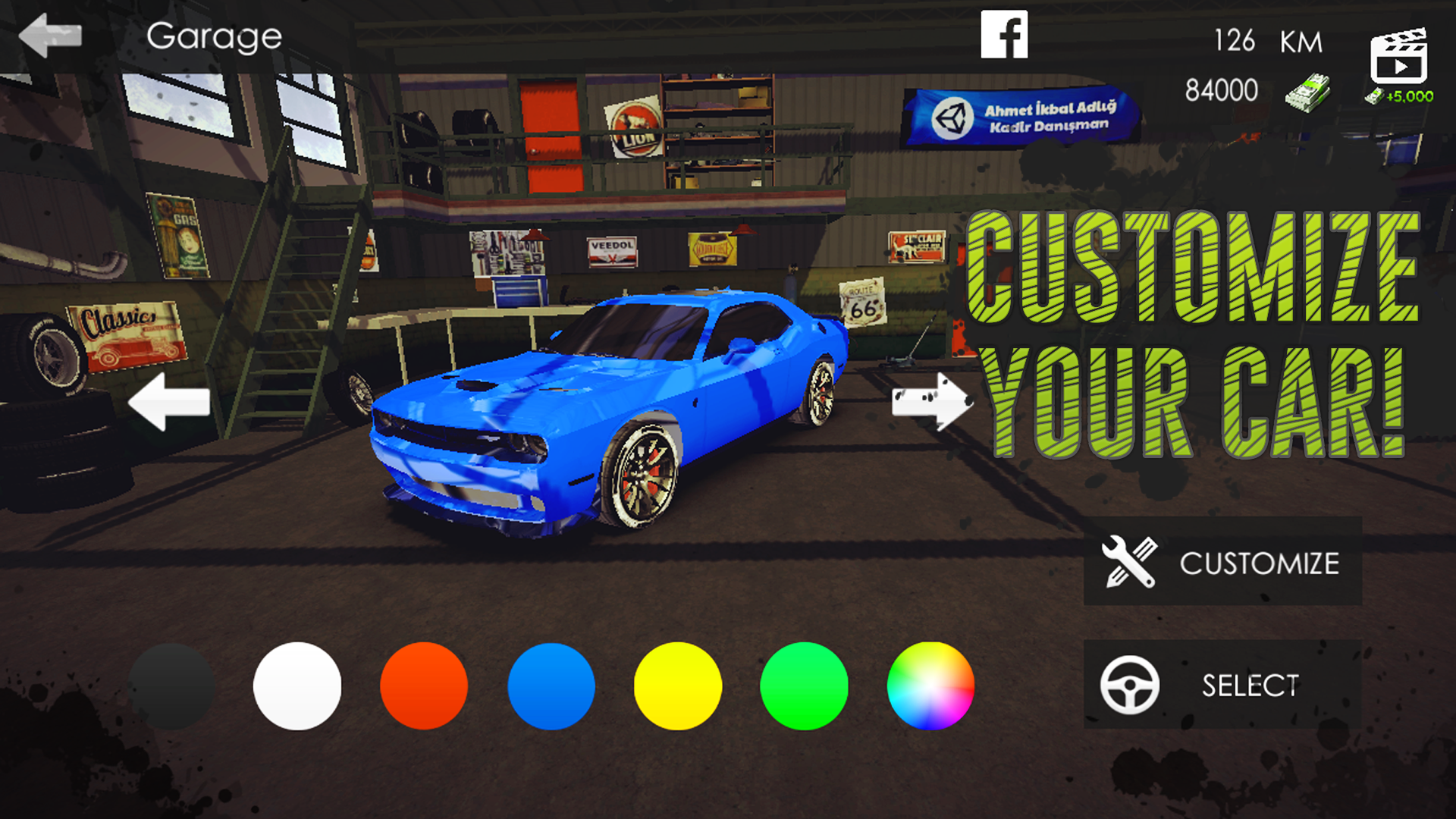The width and height of the screenshot is (1456, 819).
Task: Show the previous car with left arrow
Action: click(170, 403)
